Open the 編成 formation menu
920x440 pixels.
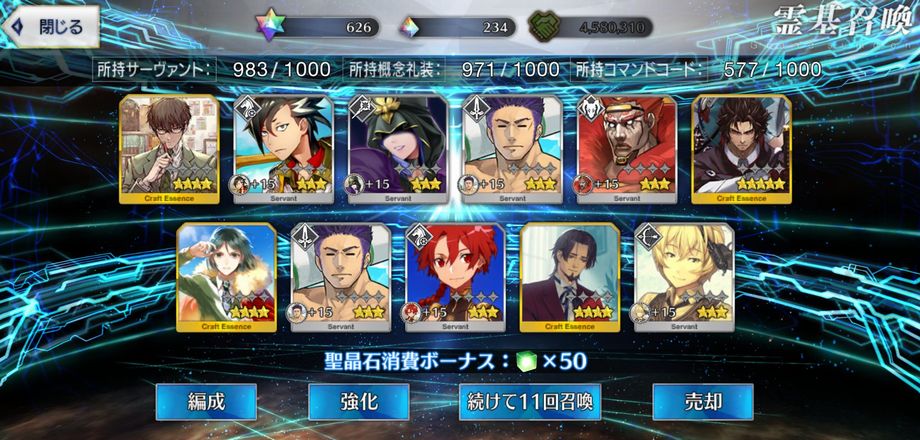coord(207,402)
